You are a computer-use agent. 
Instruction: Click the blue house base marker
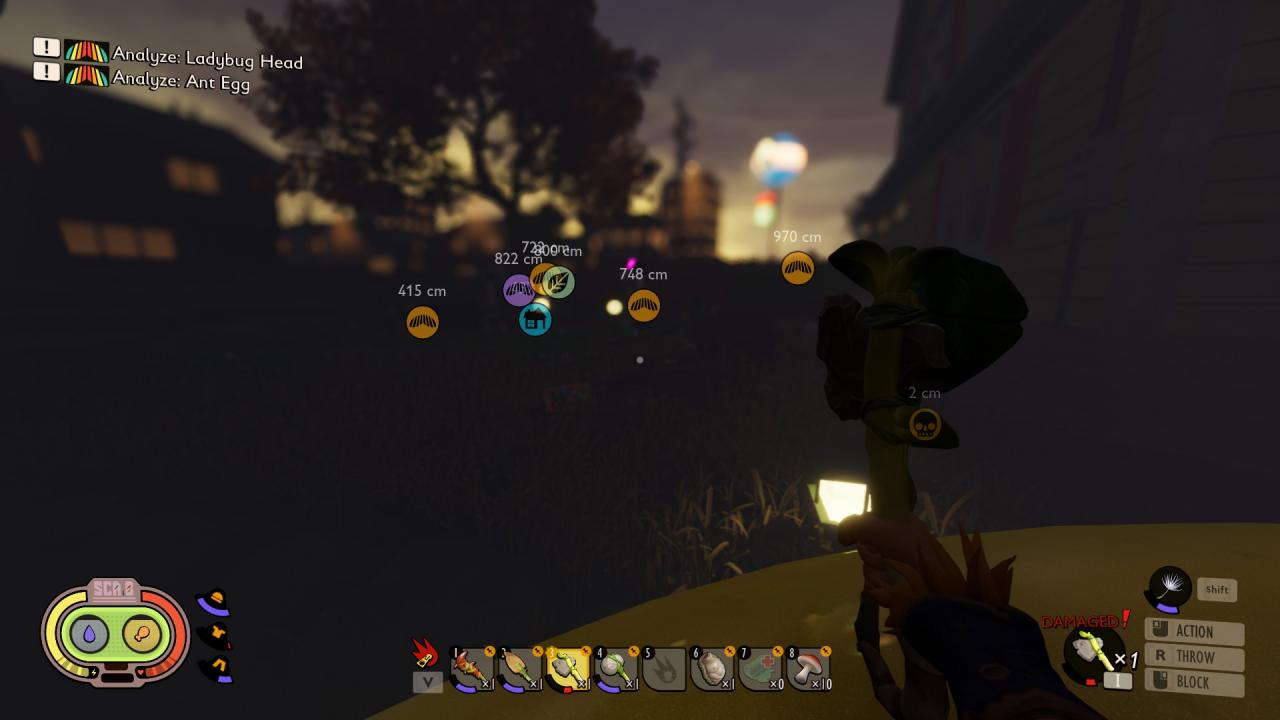535,320
